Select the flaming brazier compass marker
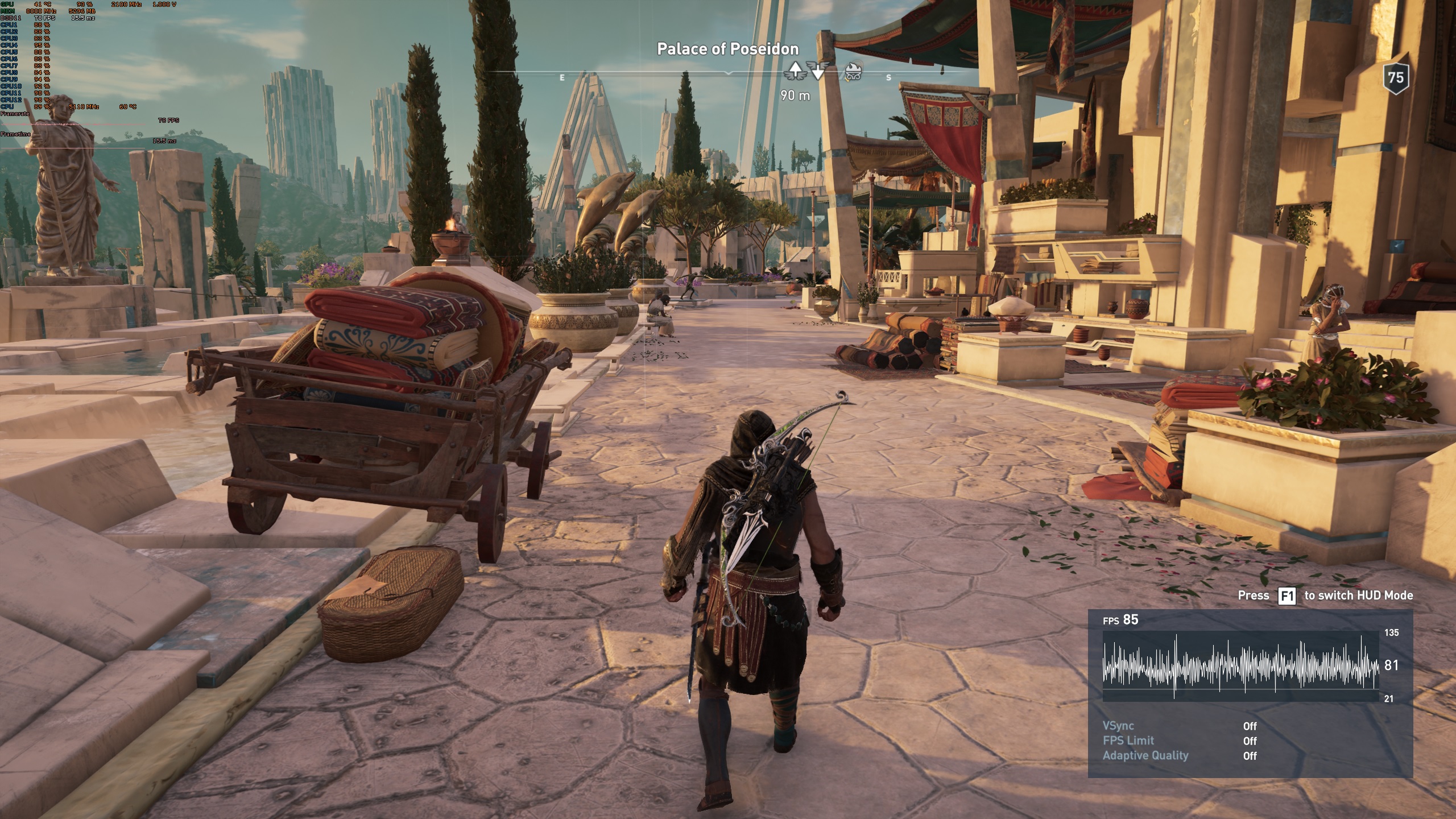This screenshot has width=1456, height=819. (852, 71)
